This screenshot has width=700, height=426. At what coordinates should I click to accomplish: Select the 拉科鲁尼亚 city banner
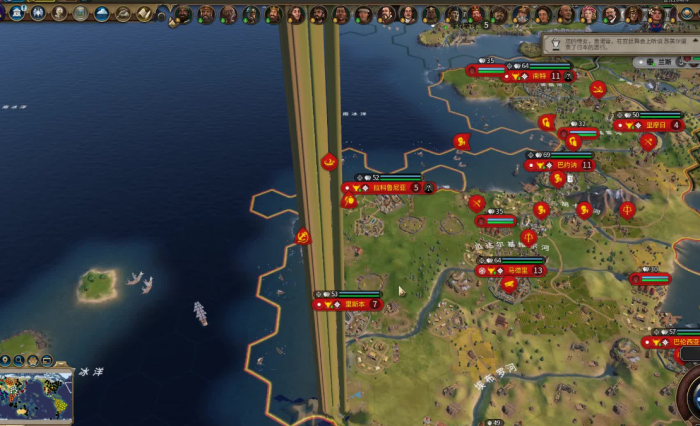[x=390, y=188]
